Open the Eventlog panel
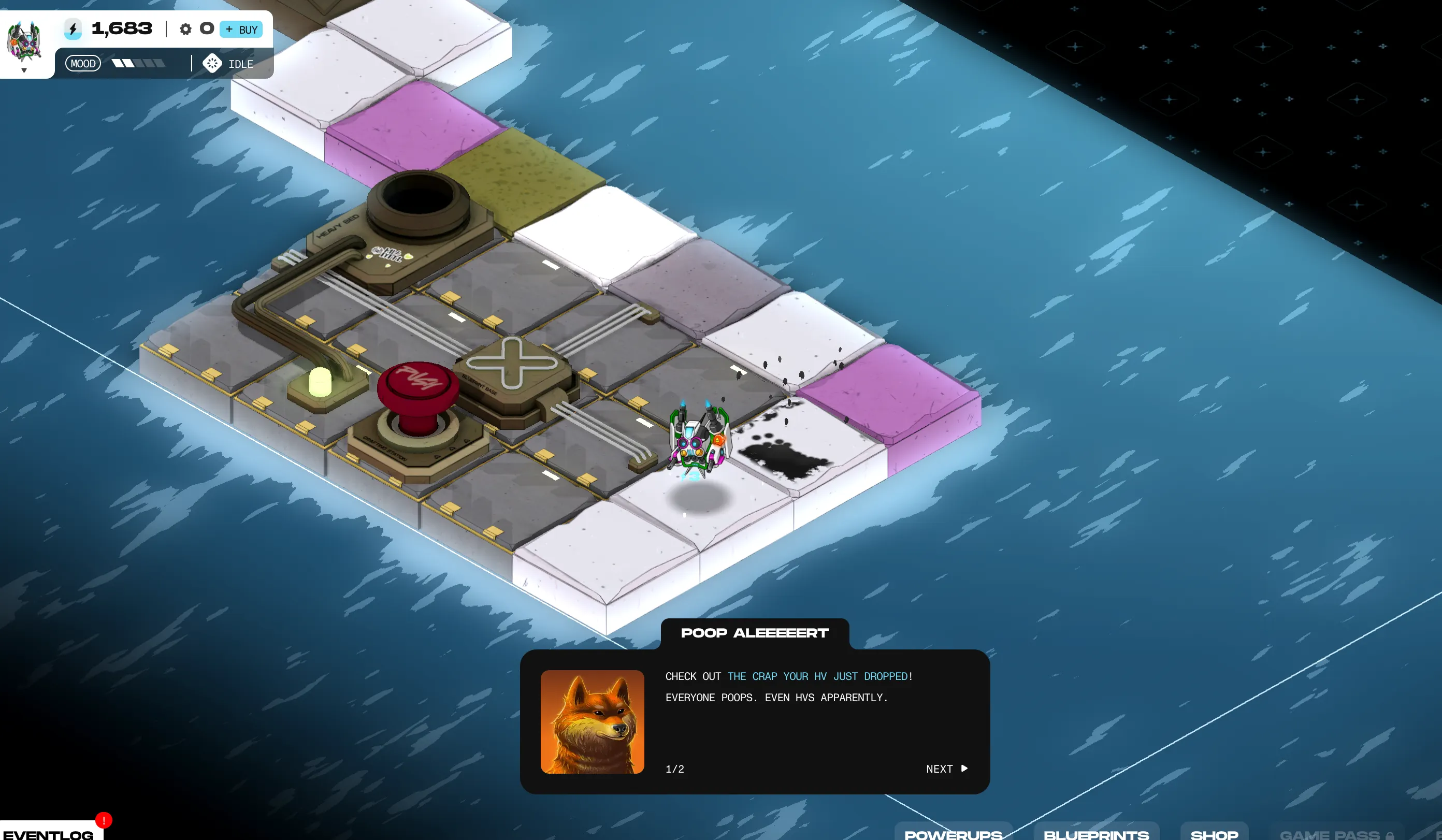 (49, 833)
